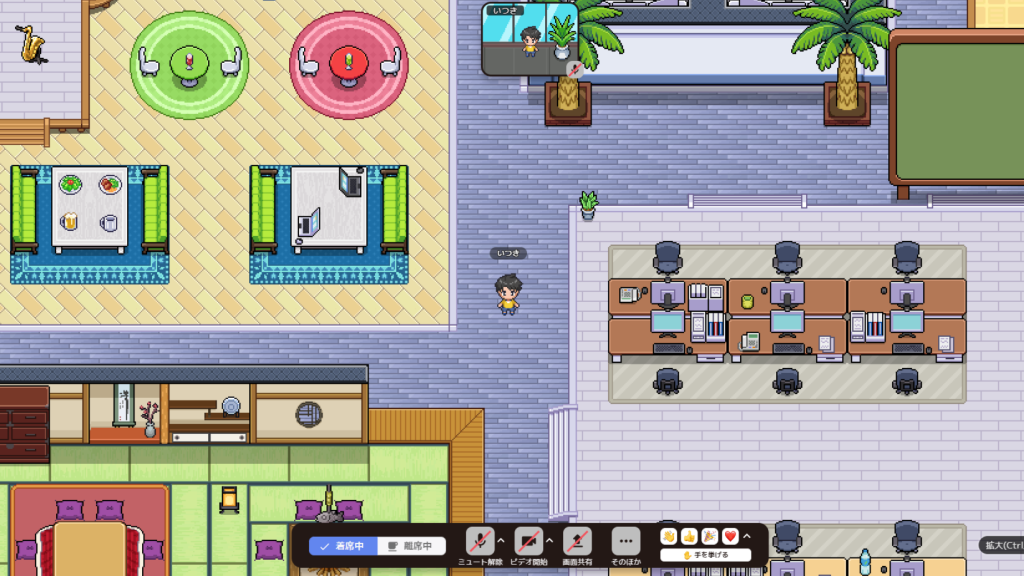Send the thumbs up reaction
1024x576 pixels.
[x=689, y=537]
